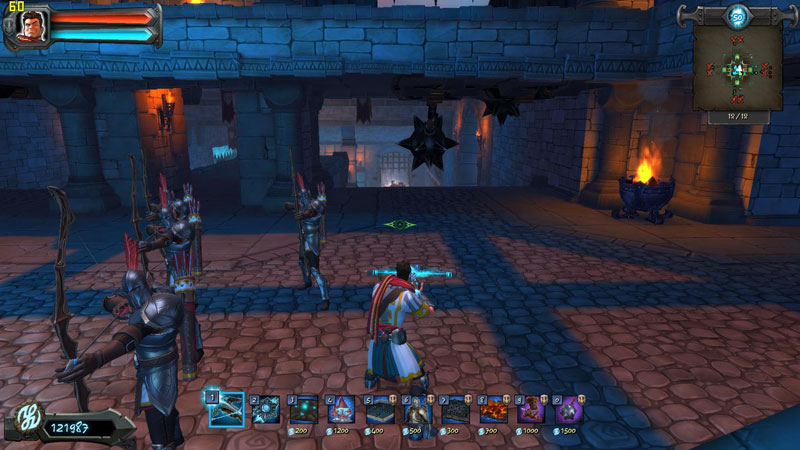Choose the 1500-coin purple trap in slot 0
Screen dimensions: 800x450
[570, 409]
